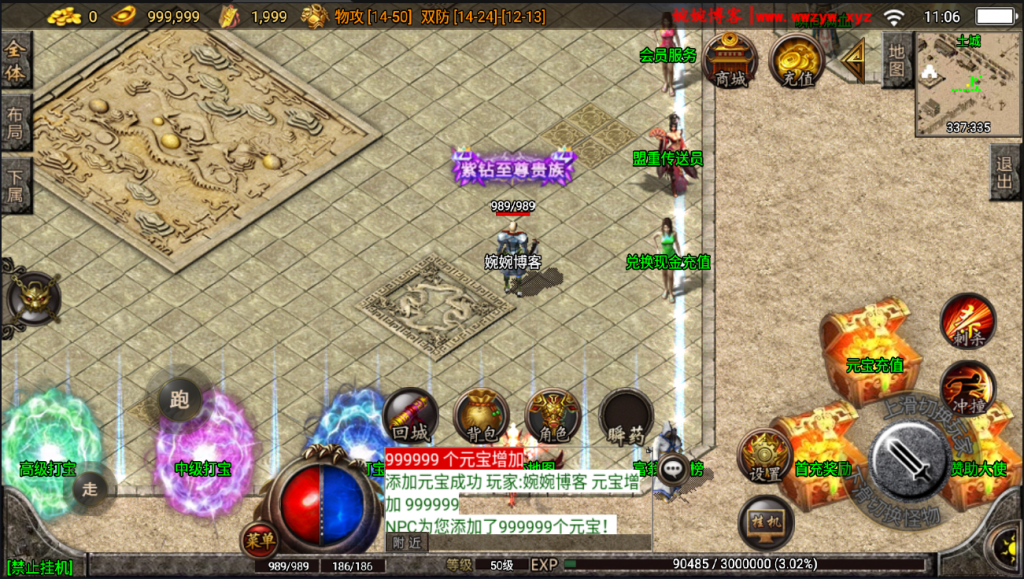Hit the sword attack button
The image size is (1024, 579).
[909, 462]
